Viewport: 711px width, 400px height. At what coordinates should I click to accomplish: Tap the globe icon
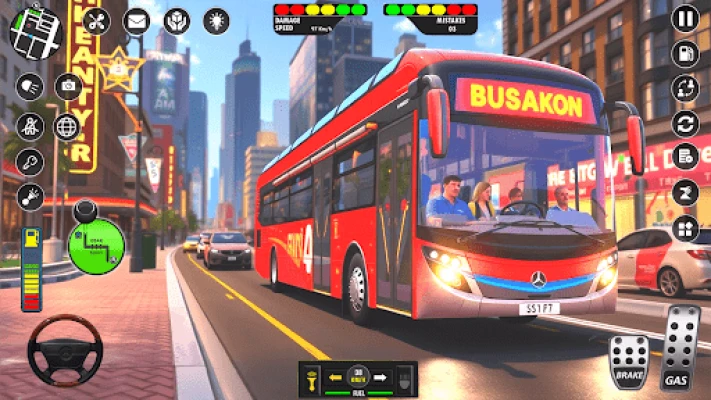pos(67,126)
